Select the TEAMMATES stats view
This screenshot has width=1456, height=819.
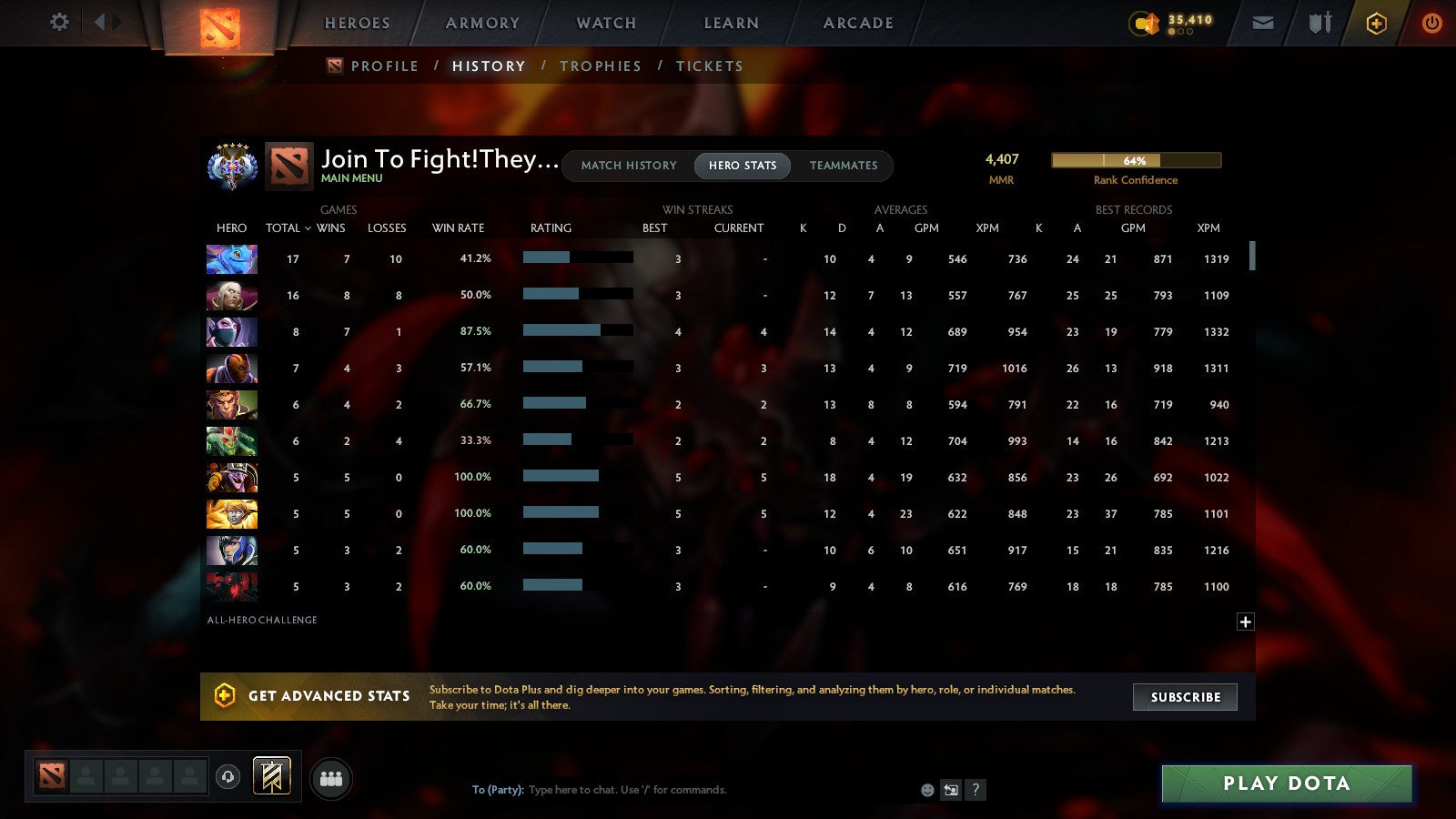844,166
